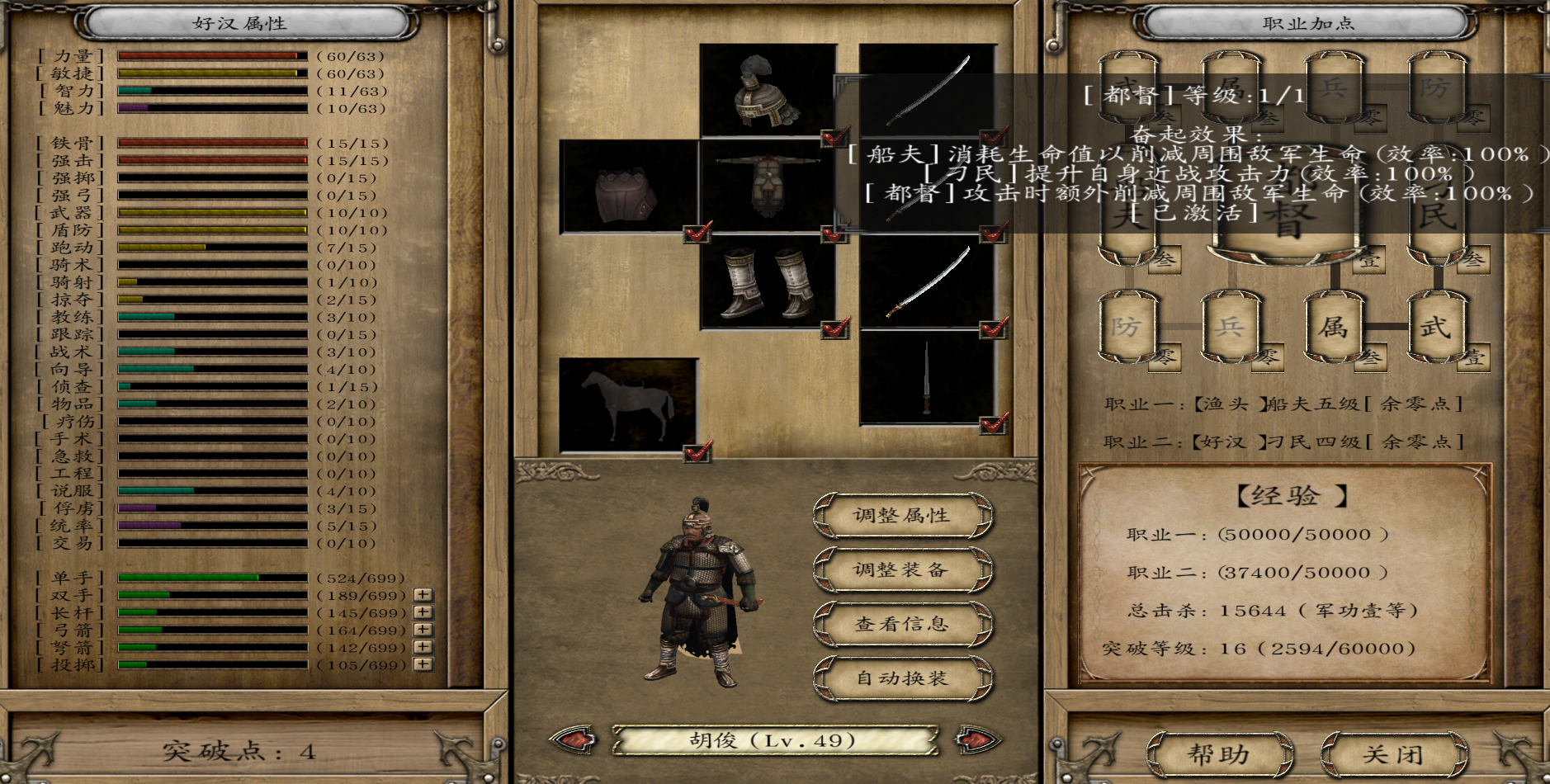Open the 调整属性 attribute adjustment button
The height and width of the screenshot is (784, 1550).
902,516
